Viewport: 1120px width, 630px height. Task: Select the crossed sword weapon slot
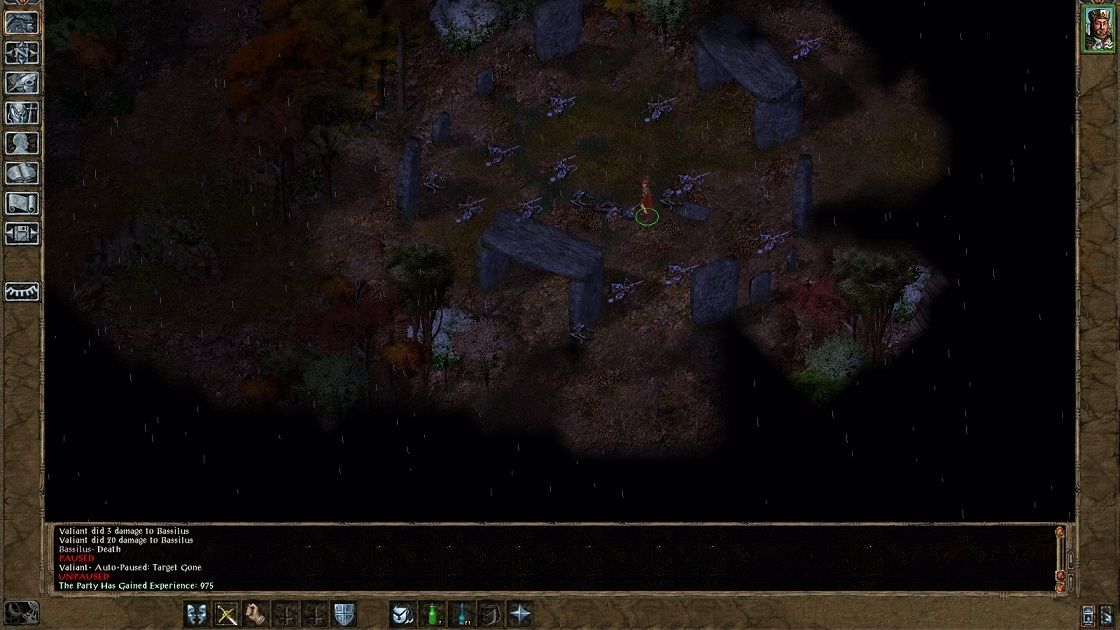[x=228, y=613]
